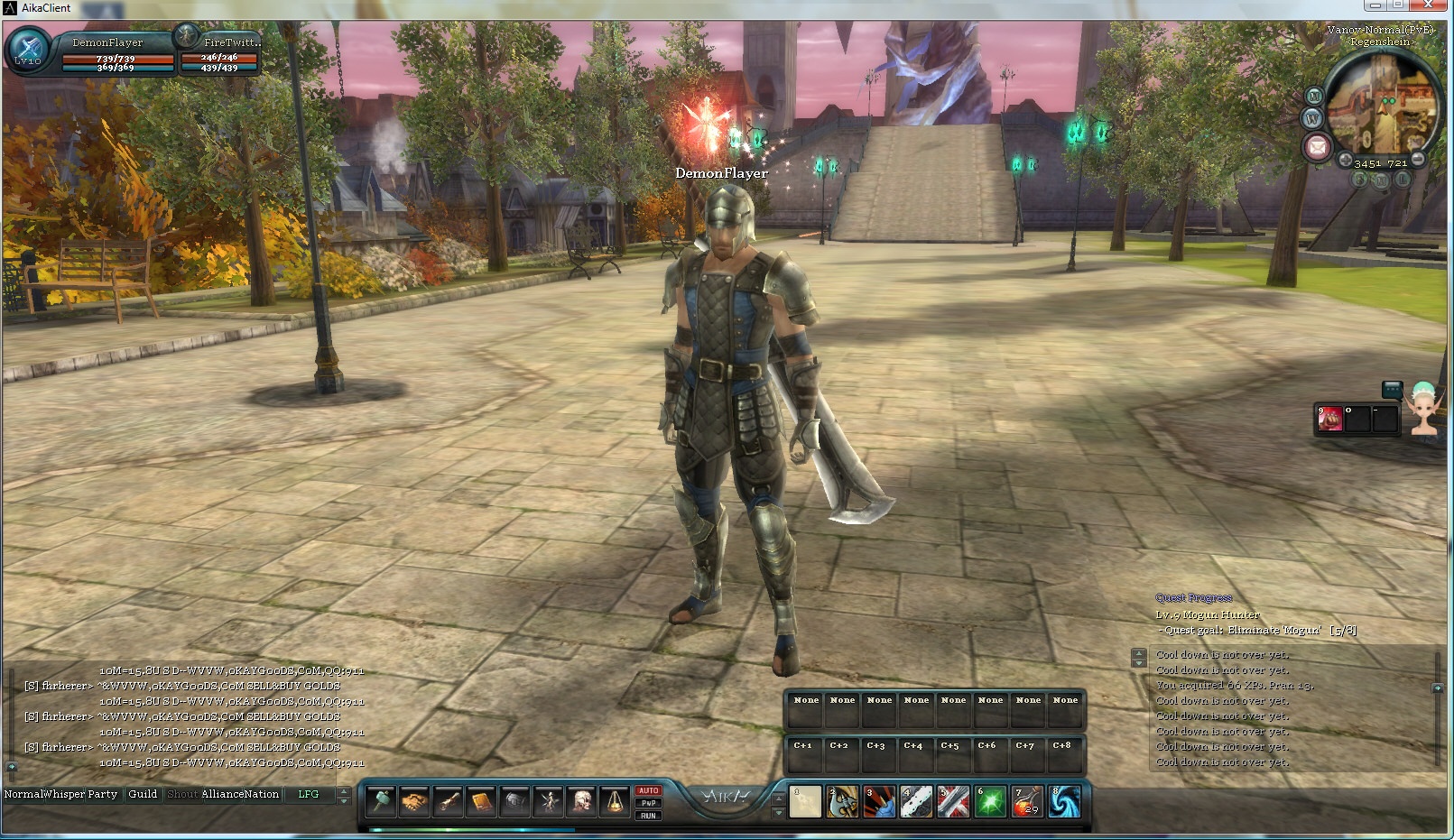Click the circular minimap
1454x840 pixels.
tap(1382, 105)
